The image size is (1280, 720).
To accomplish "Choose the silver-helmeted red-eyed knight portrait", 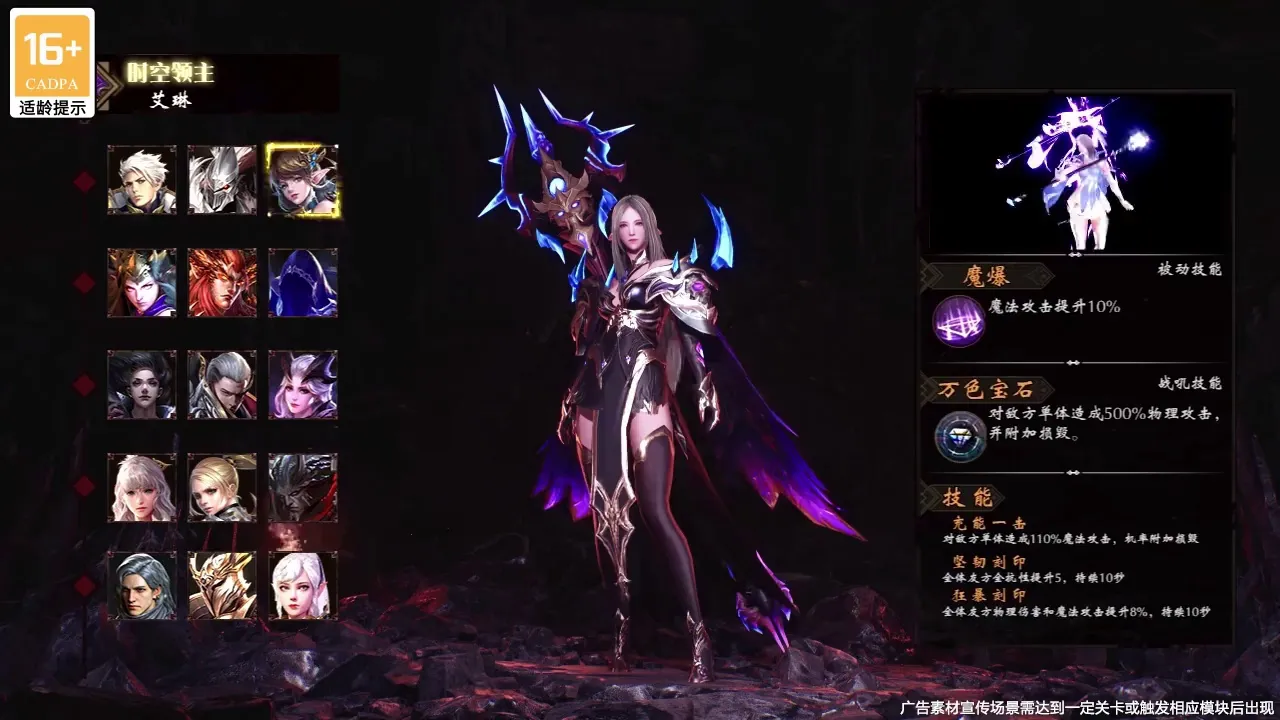I will (222, 180).
